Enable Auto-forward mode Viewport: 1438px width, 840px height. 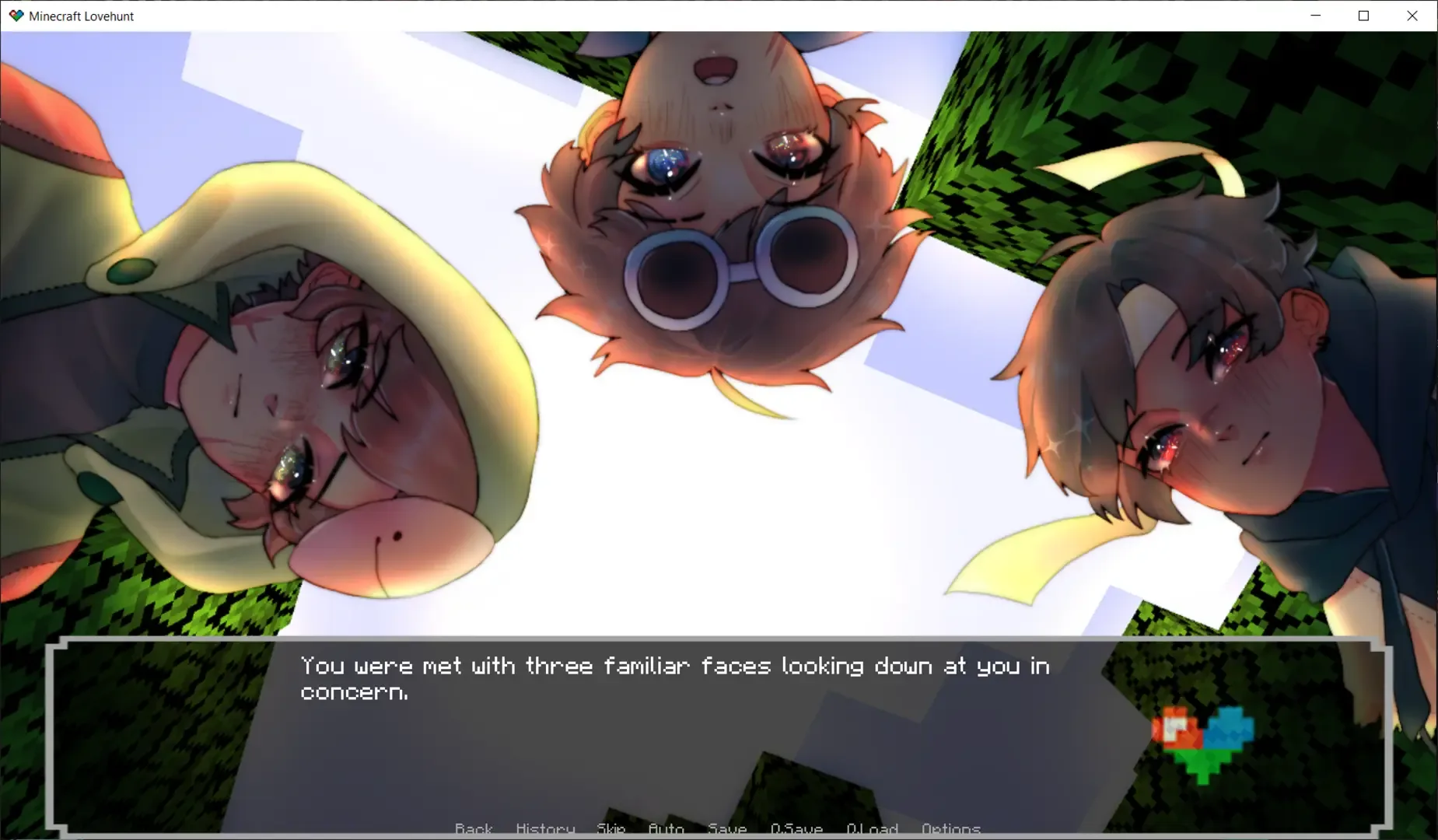pyautogui.click(x=666, y=829)
